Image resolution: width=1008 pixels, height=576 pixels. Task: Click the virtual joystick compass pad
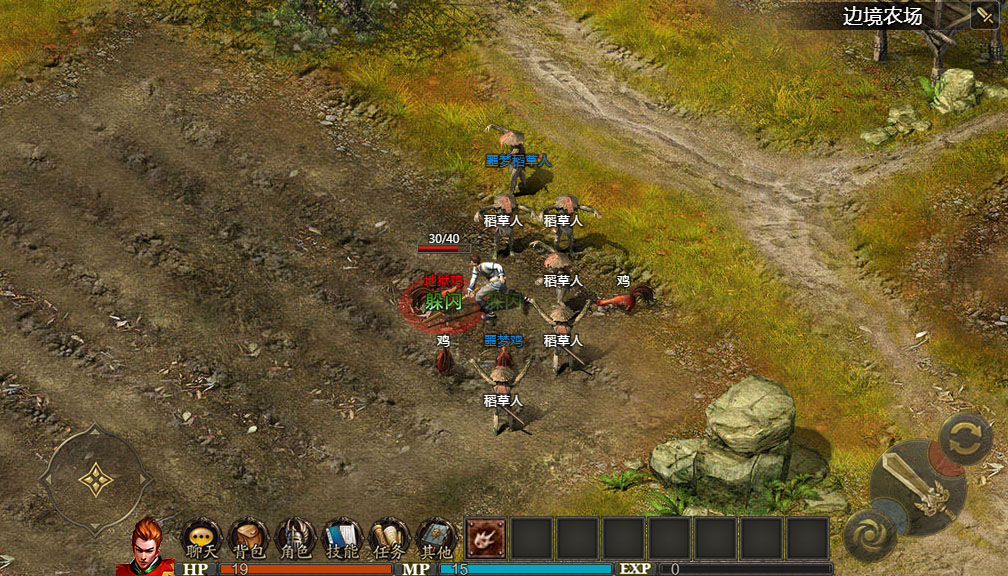point(95,481)
